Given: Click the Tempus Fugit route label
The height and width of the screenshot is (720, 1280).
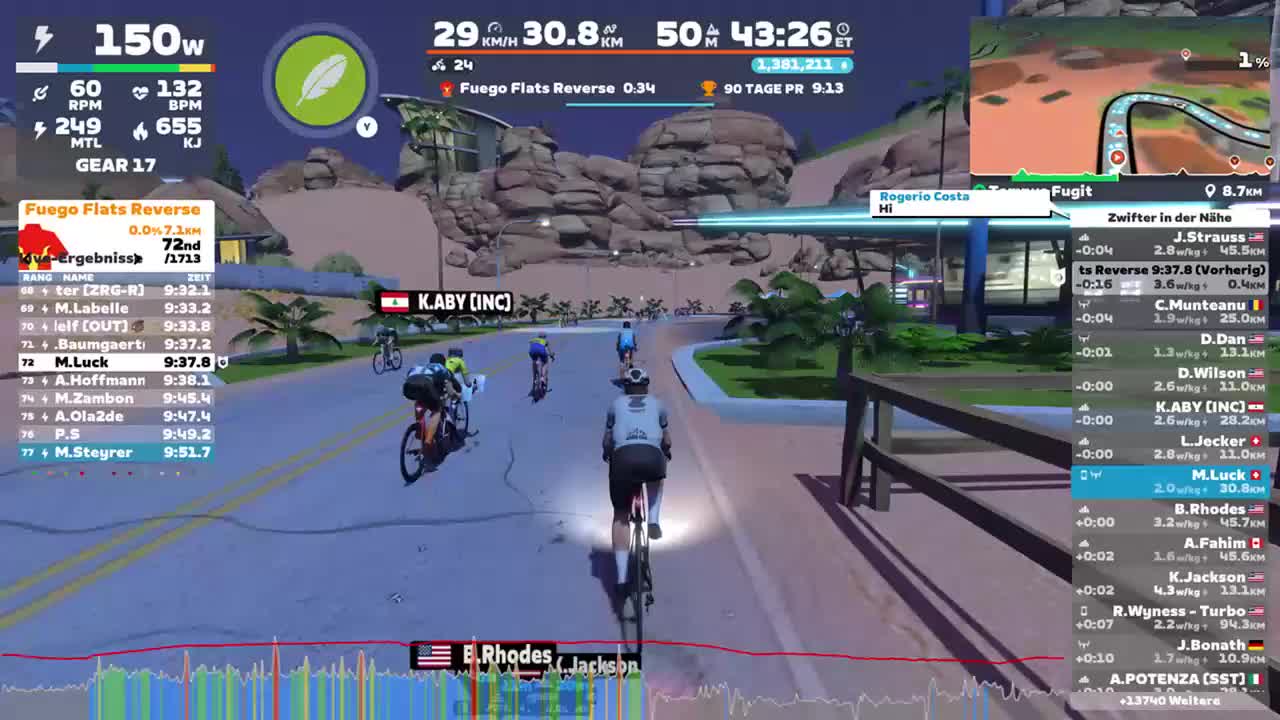Looking at the screenshot, I should point(1040,190).
